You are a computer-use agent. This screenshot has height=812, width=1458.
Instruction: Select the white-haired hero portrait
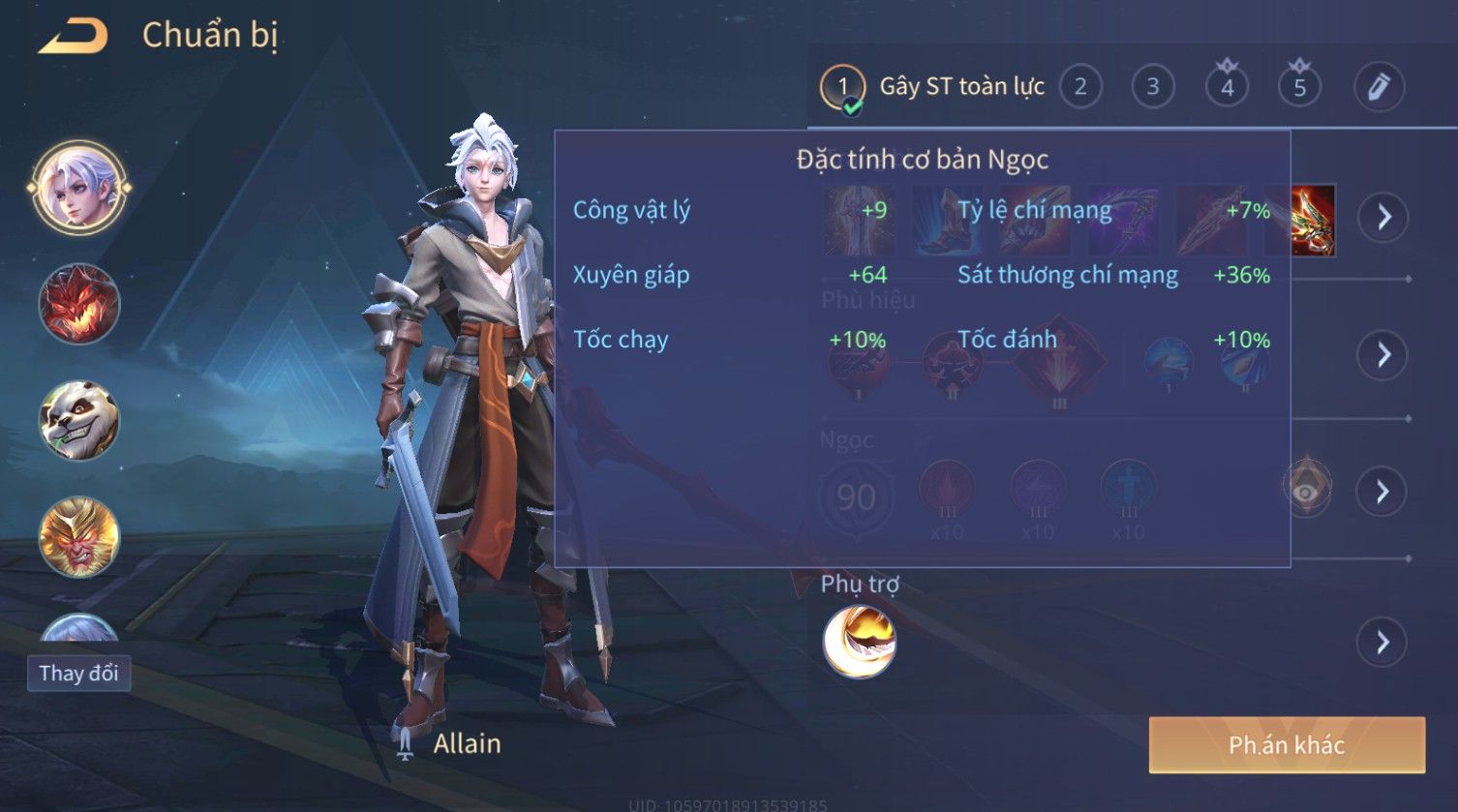(x=79, y=188)
